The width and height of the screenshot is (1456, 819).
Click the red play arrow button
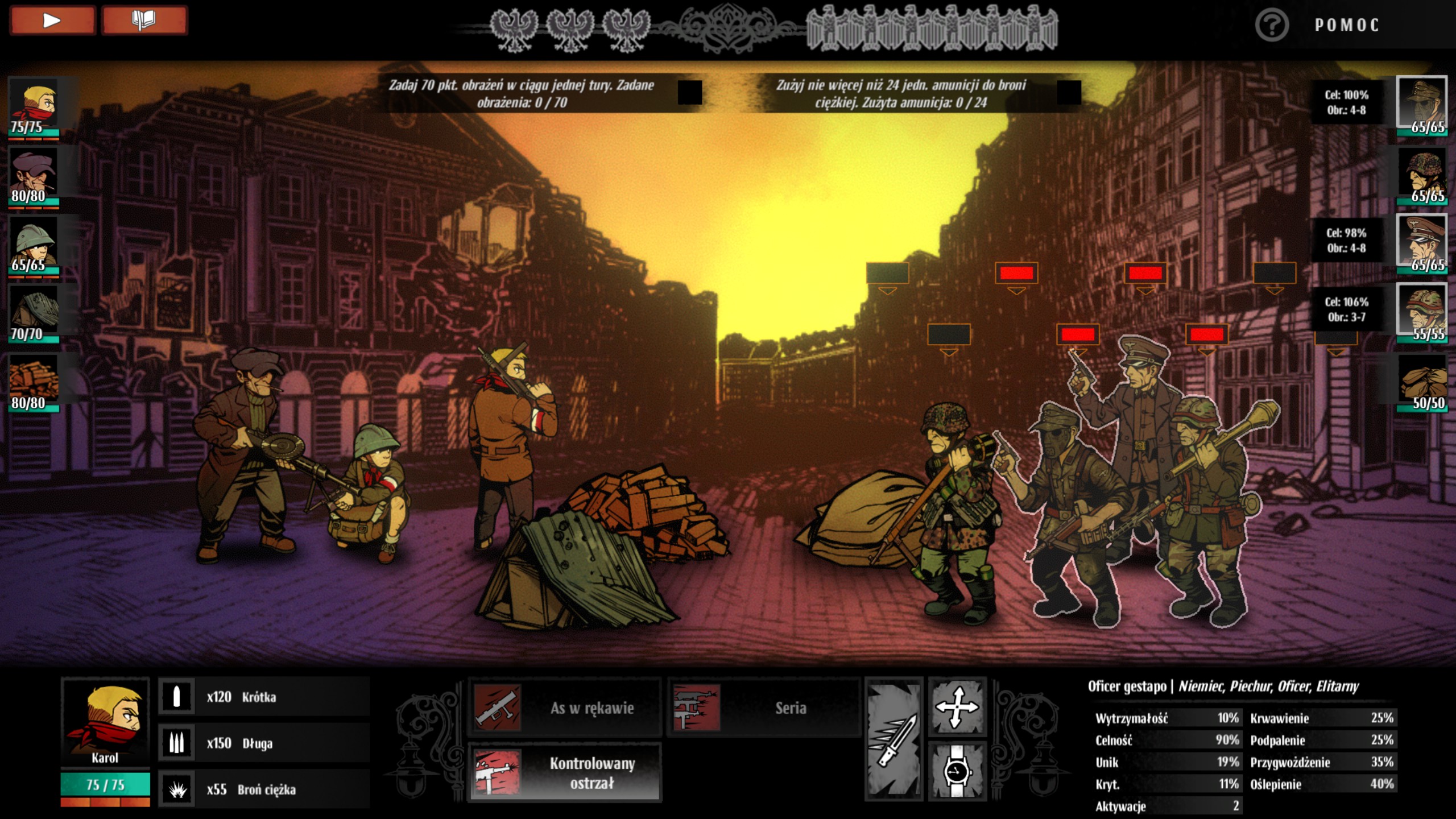tap(52, 21)
